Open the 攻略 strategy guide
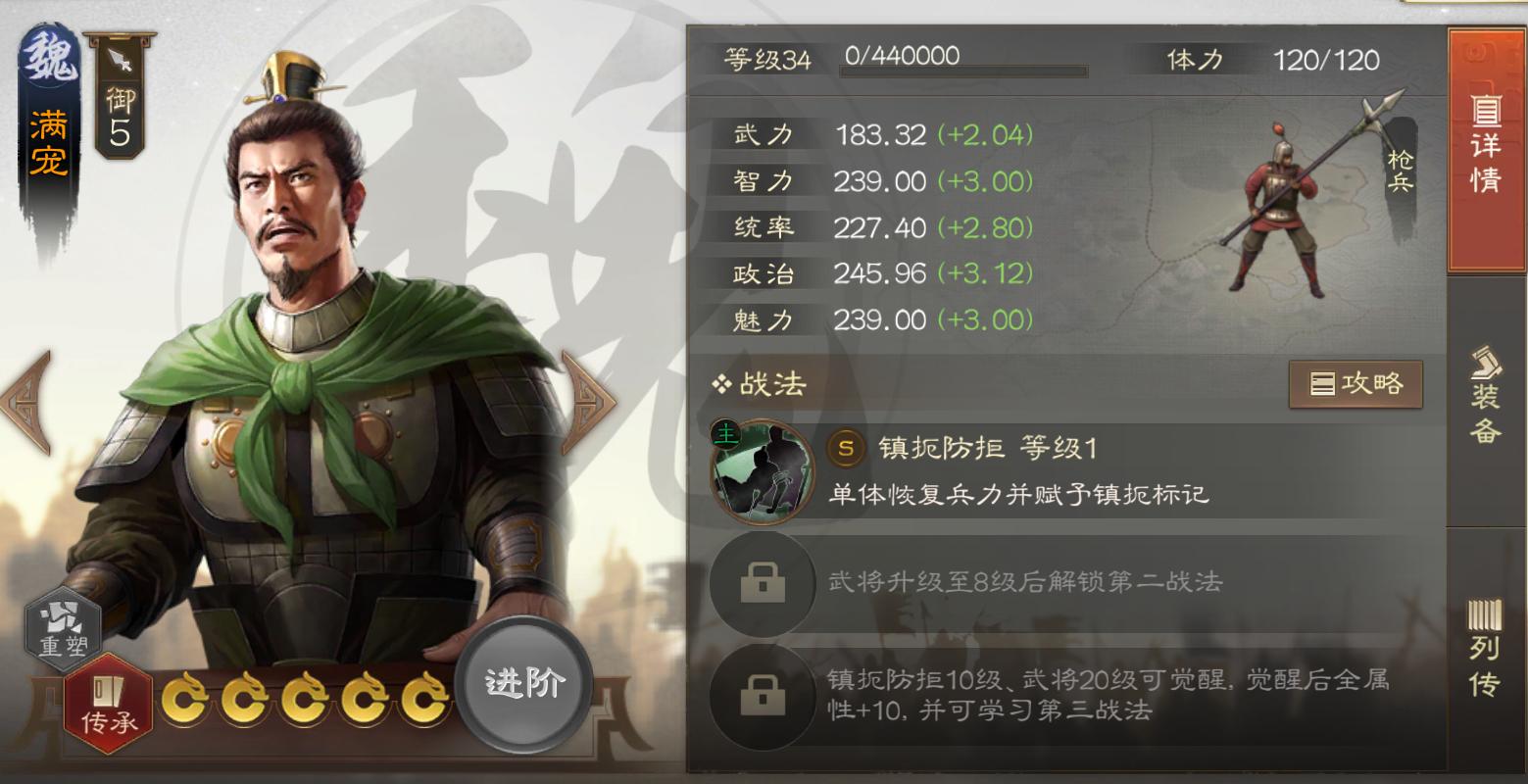 click(1355, 384)
